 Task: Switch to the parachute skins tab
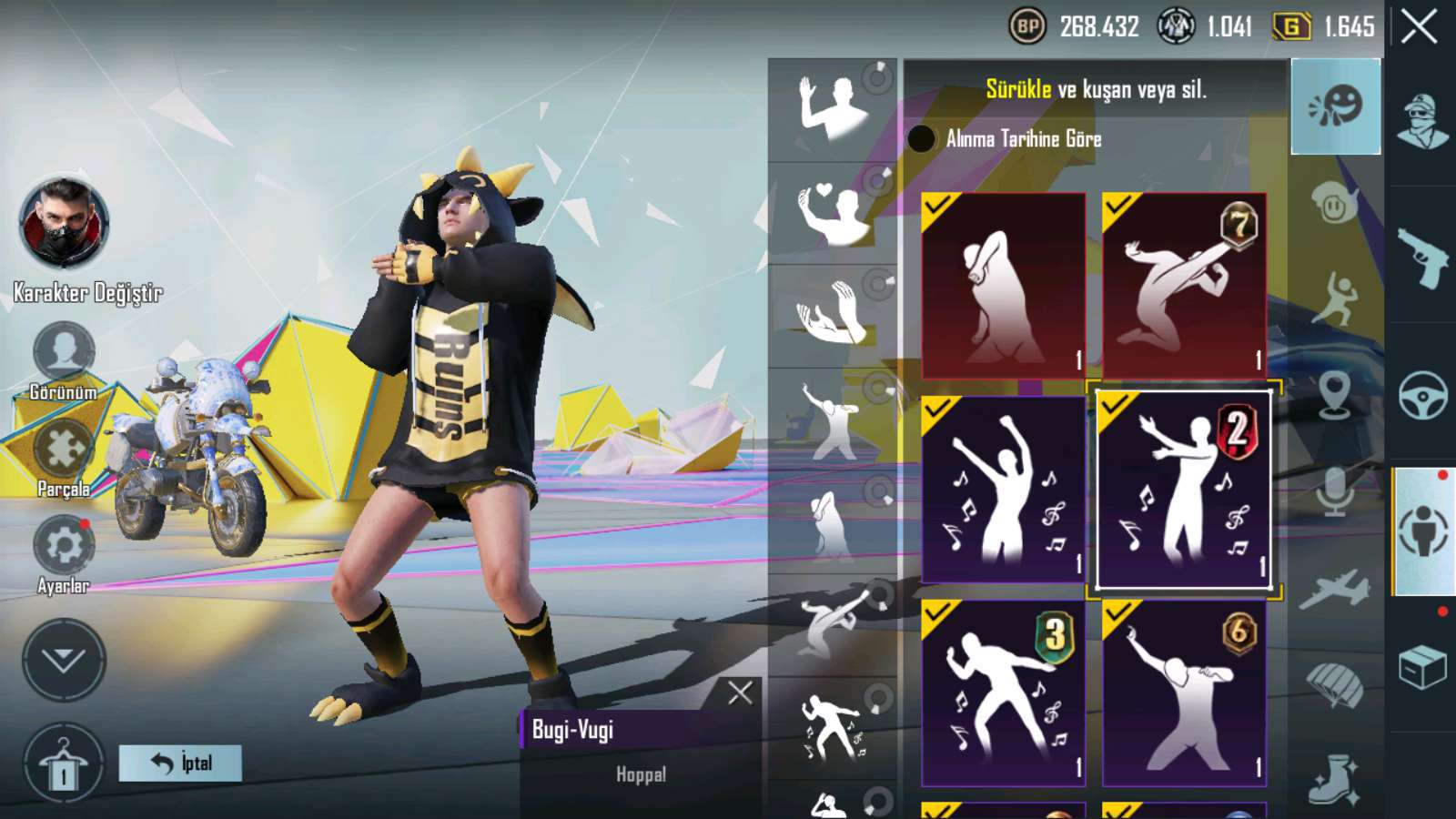1335,685
